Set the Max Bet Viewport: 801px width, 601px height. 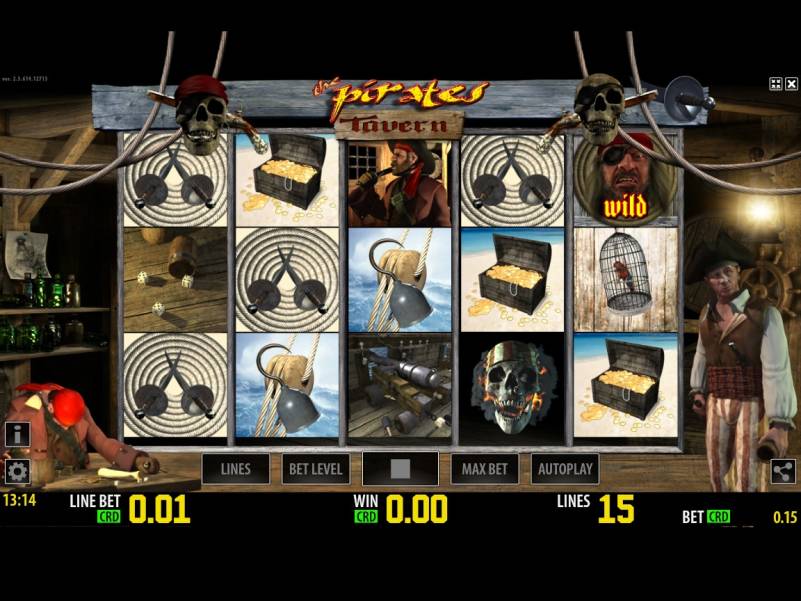[484, 468]
